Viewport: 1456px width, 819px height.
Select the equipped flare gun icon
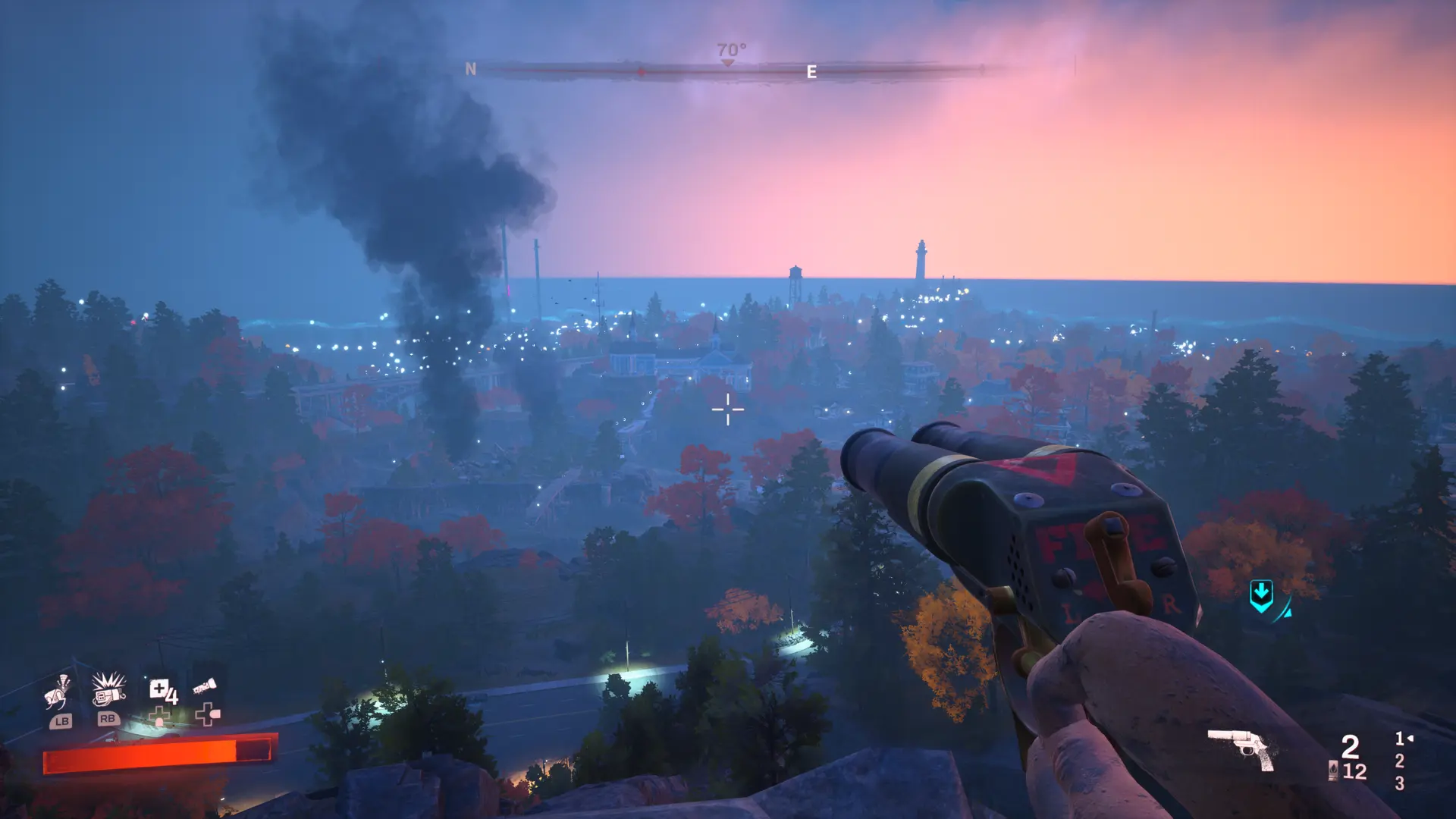(x=1241, y=748)
